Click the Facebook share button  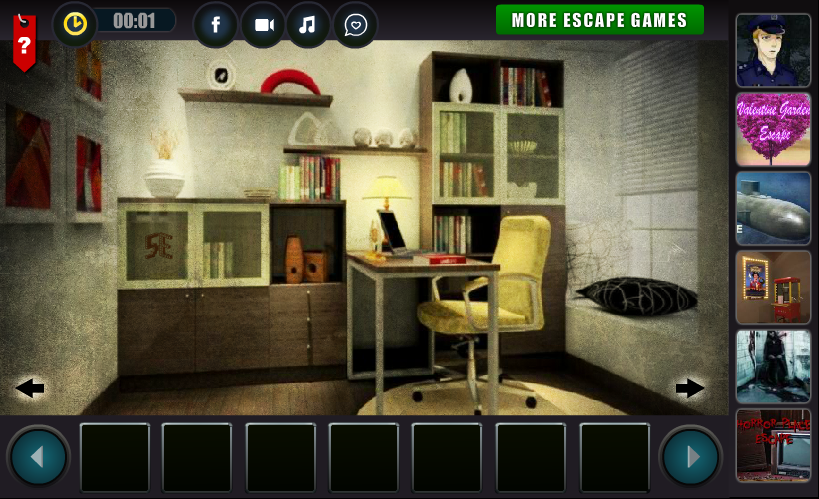click(x=215, y=24)
